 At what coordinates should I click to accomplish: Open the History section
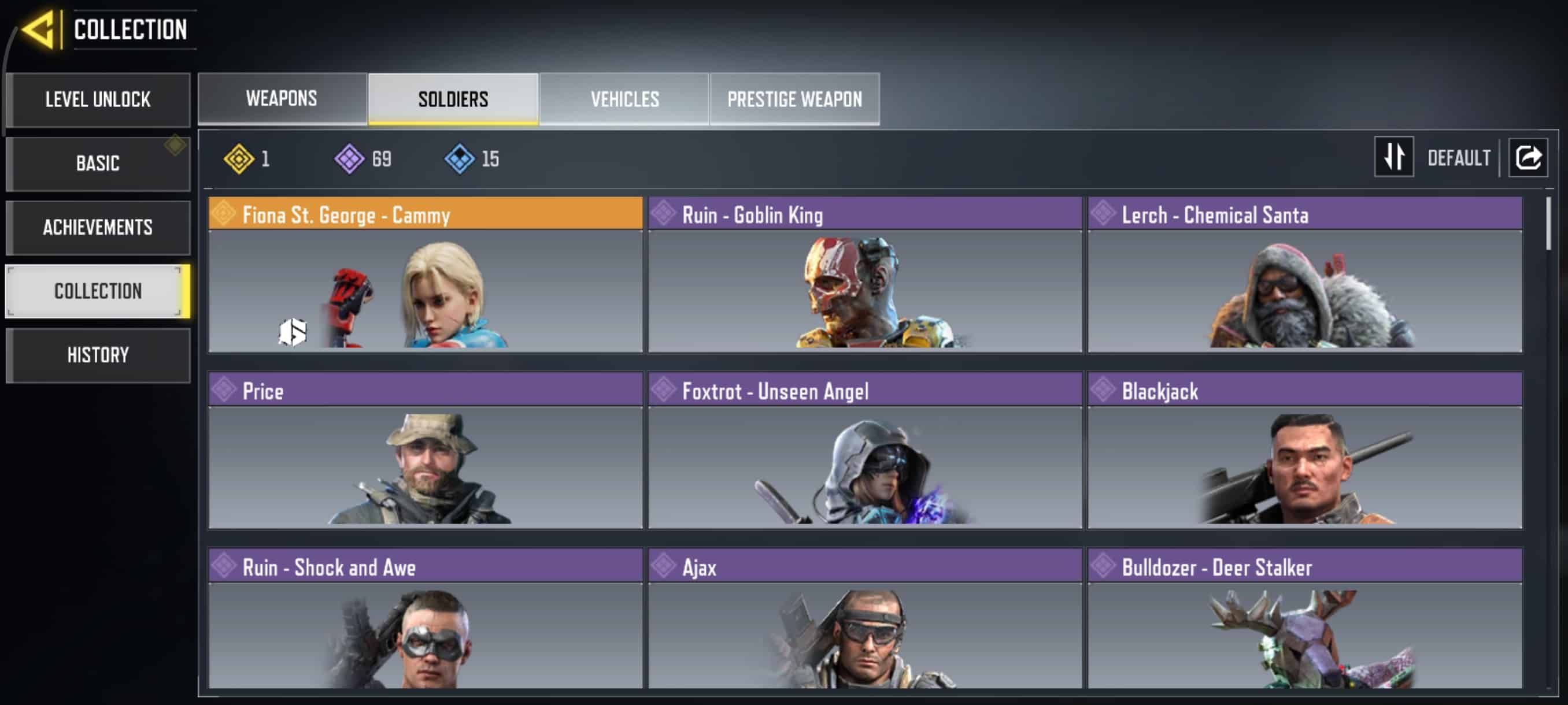(98, 355)
